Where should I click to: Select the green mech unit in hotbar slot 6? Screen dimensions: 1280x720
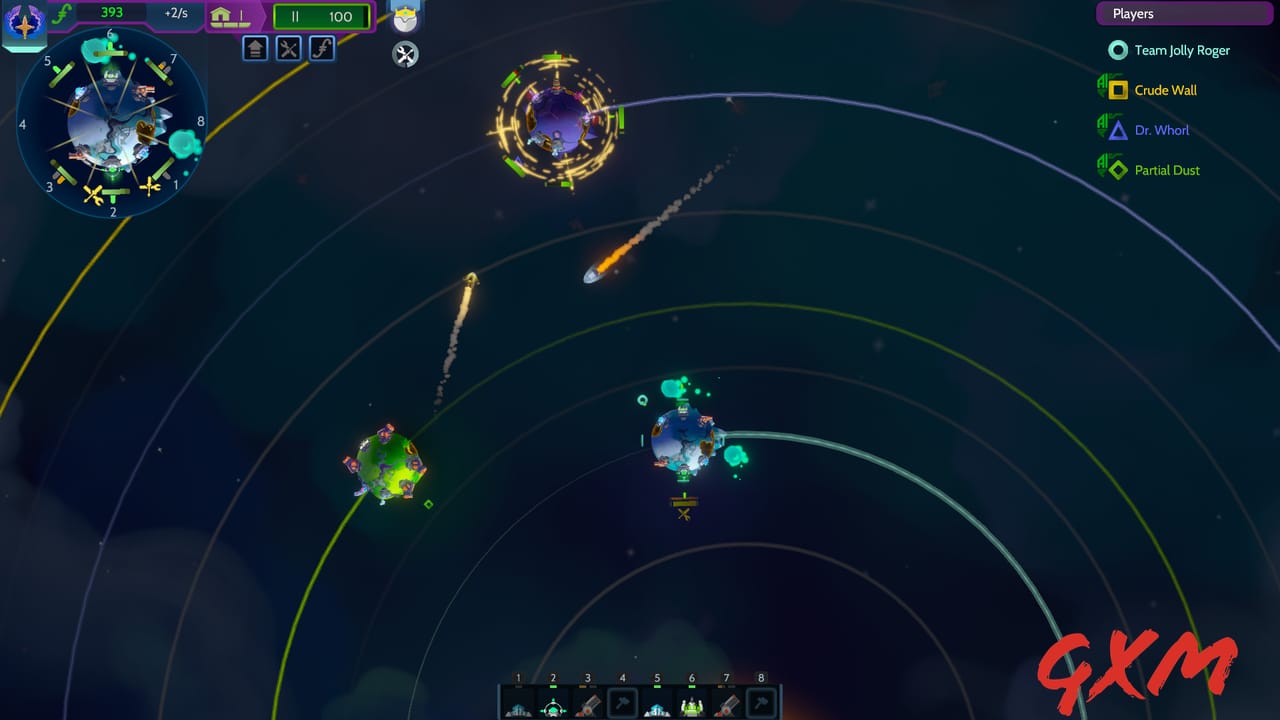coord(691,705)
